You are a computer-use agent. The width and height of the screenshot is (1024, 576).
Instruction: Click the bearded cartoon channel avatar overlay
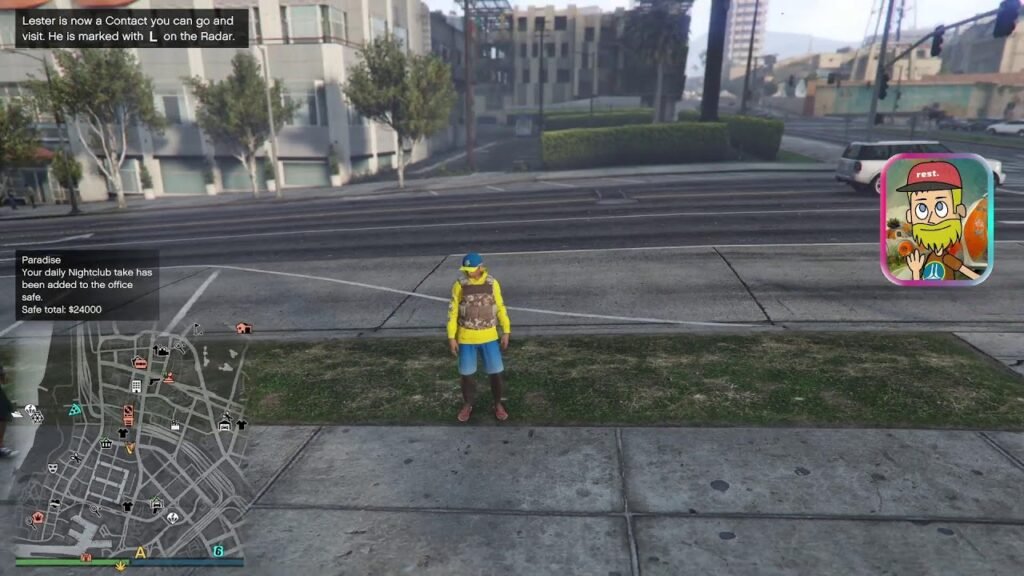point(936,219)
